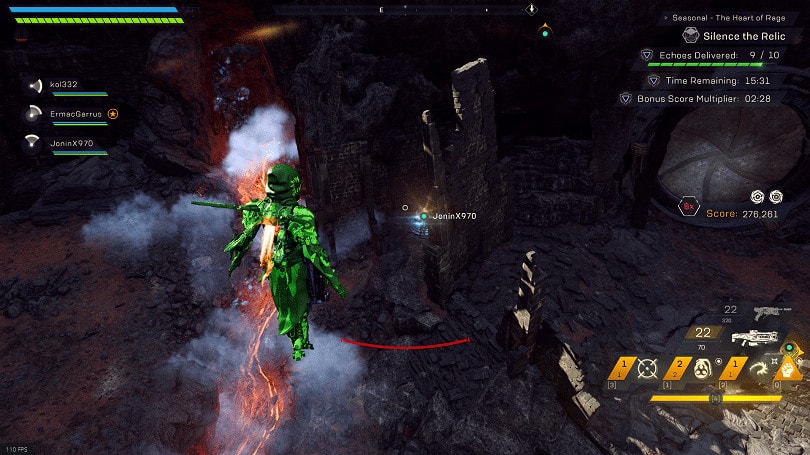The height and width of the screenshot is (455, 810).
Task: Open the Silence the Relic objective
Action: click(x=738, y=34)
